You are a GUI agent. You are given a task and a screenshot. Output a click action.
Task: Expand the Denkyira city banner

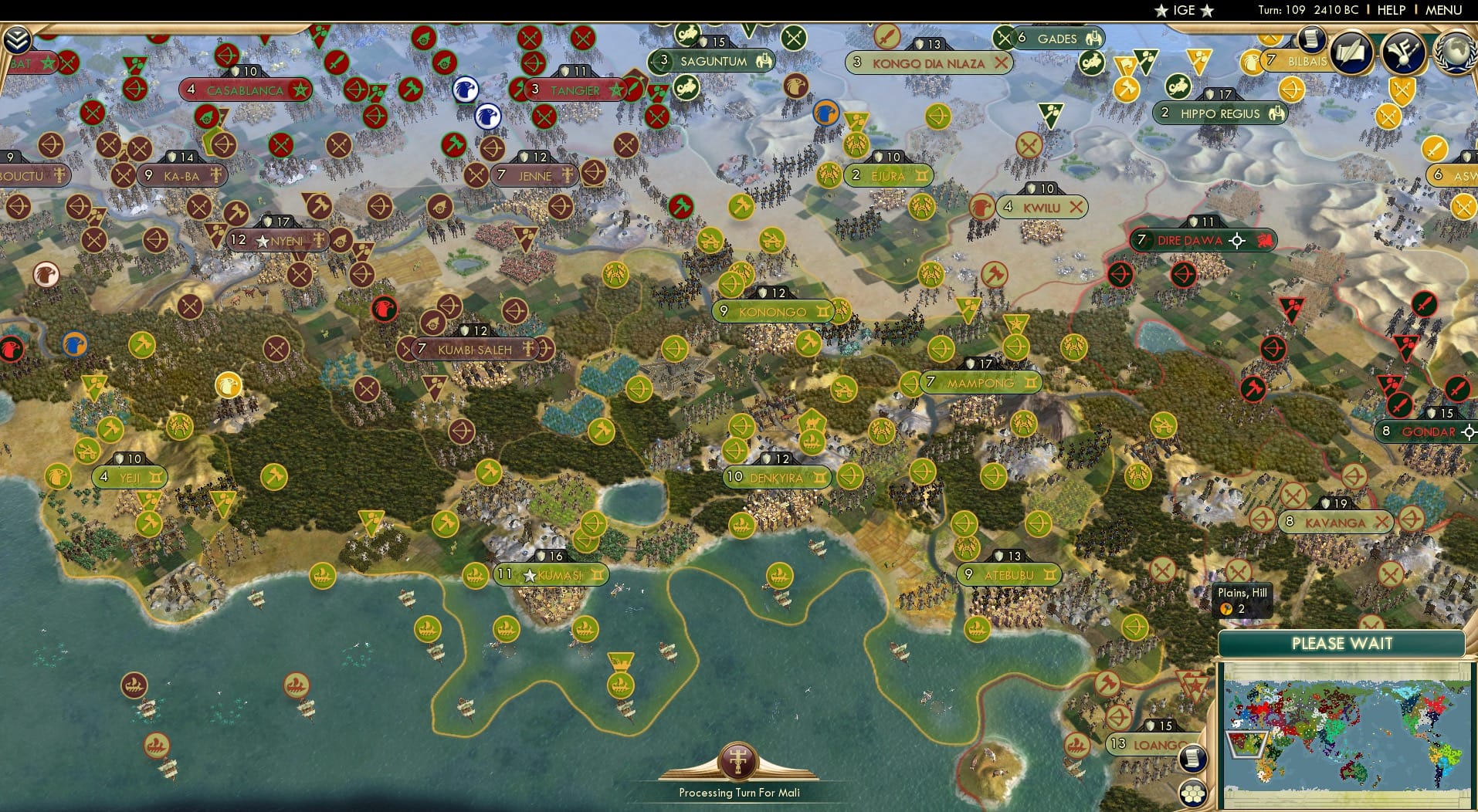tap(775, 477)
